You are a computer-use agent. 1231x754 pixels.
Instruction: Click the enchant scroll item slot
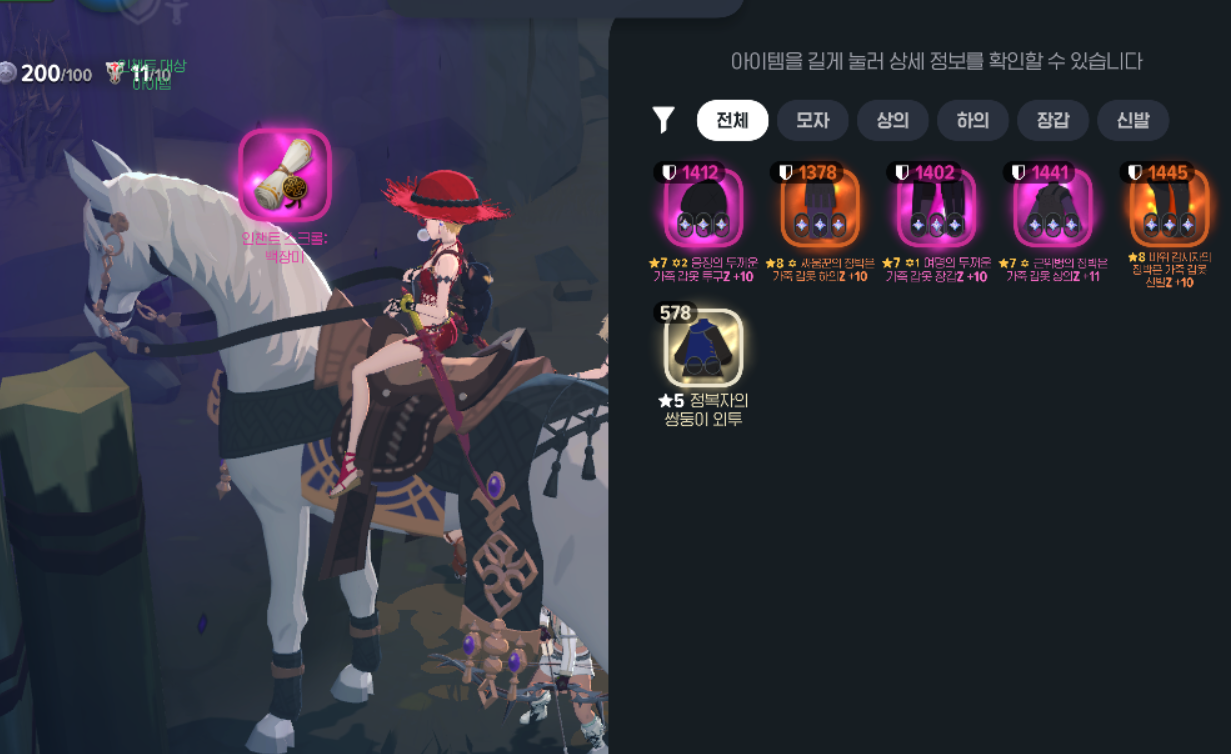point(284,176)
